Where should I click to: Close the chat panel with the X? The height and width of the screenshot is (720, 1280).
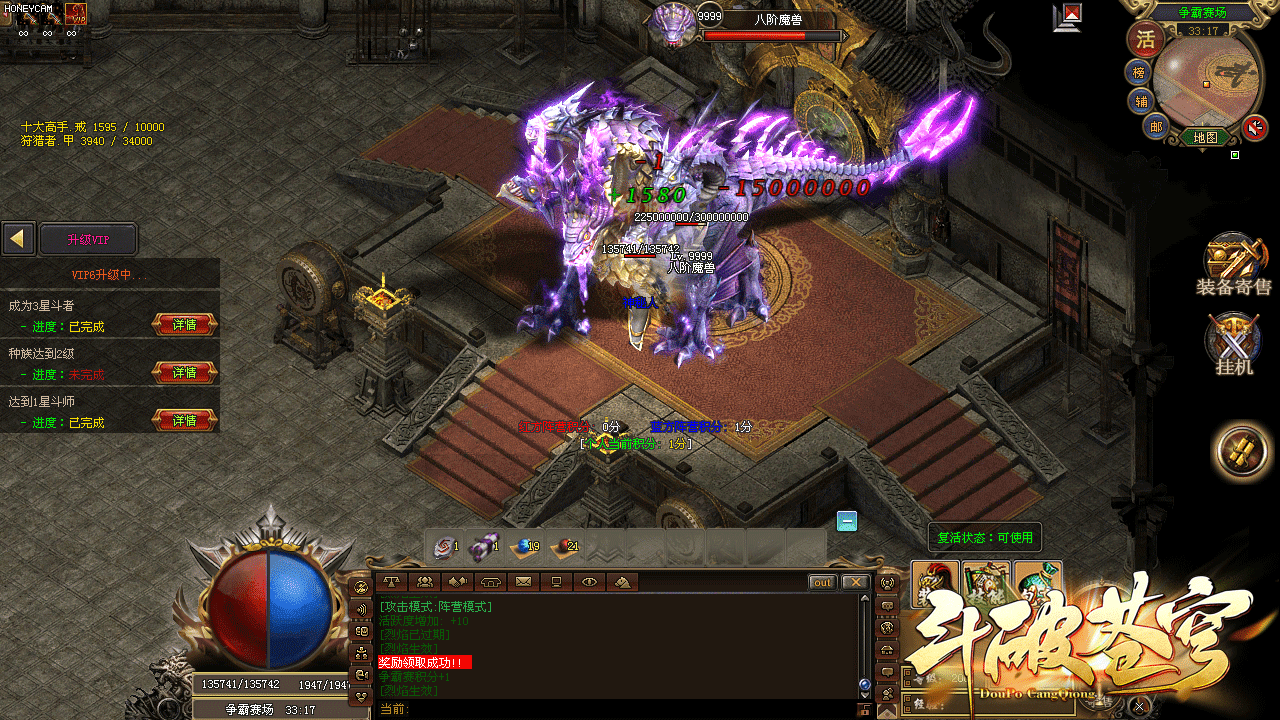tap(854, 582)
